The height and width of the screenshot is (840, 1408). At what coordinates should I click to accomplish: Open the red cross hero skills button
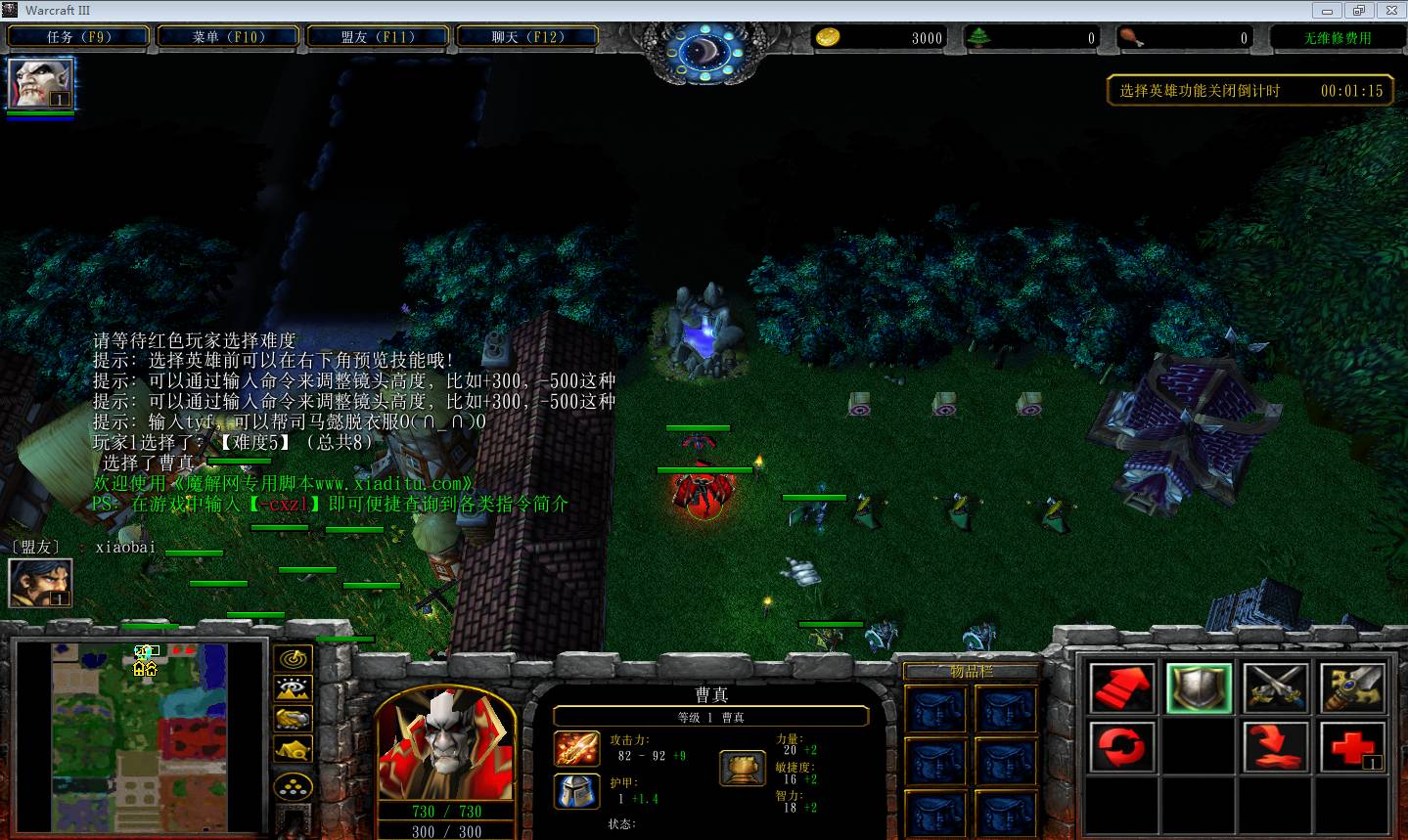coord(1351,748)
